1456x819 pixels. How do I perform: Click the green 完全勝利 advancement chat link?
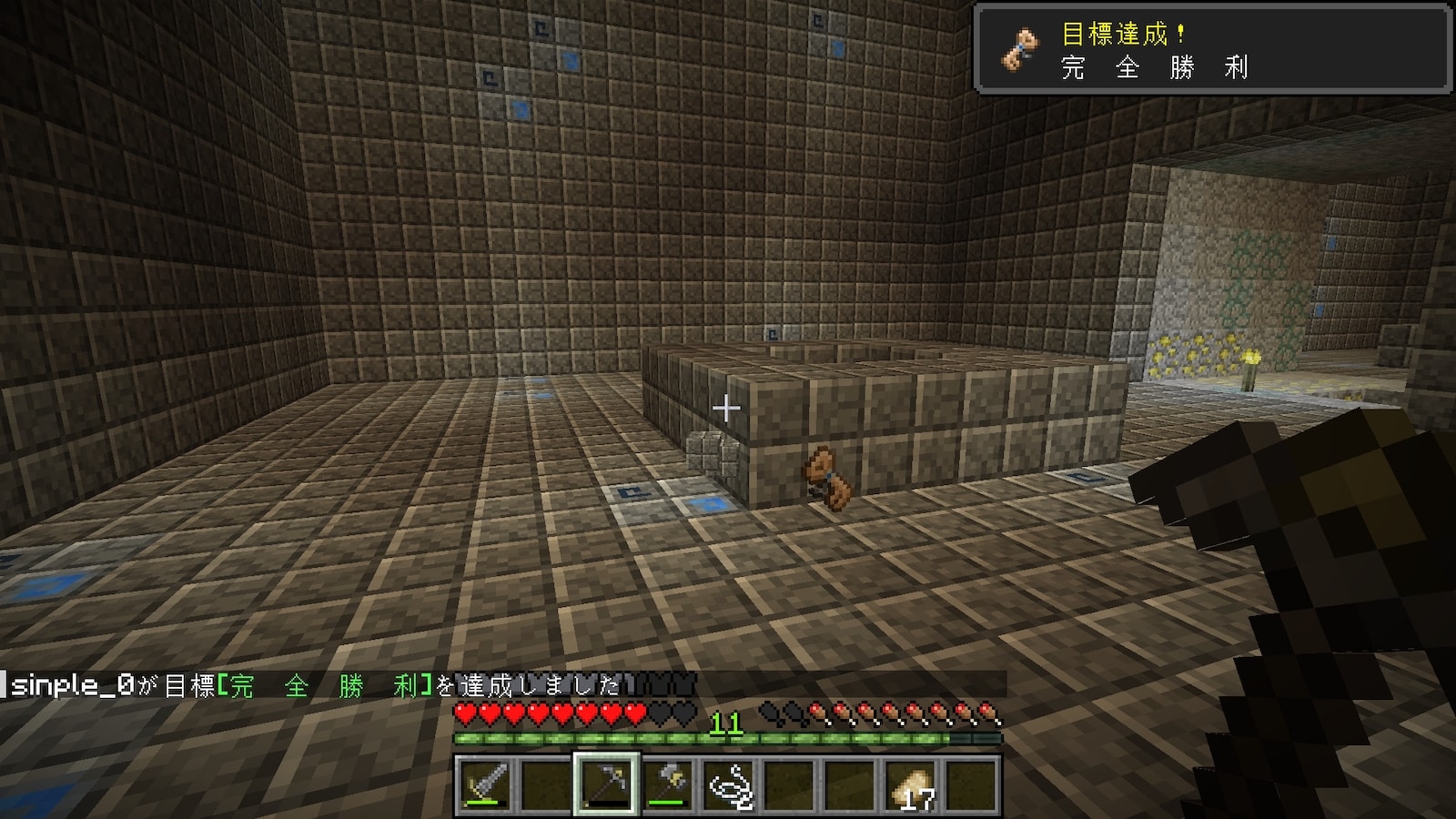tap(324, 685)
